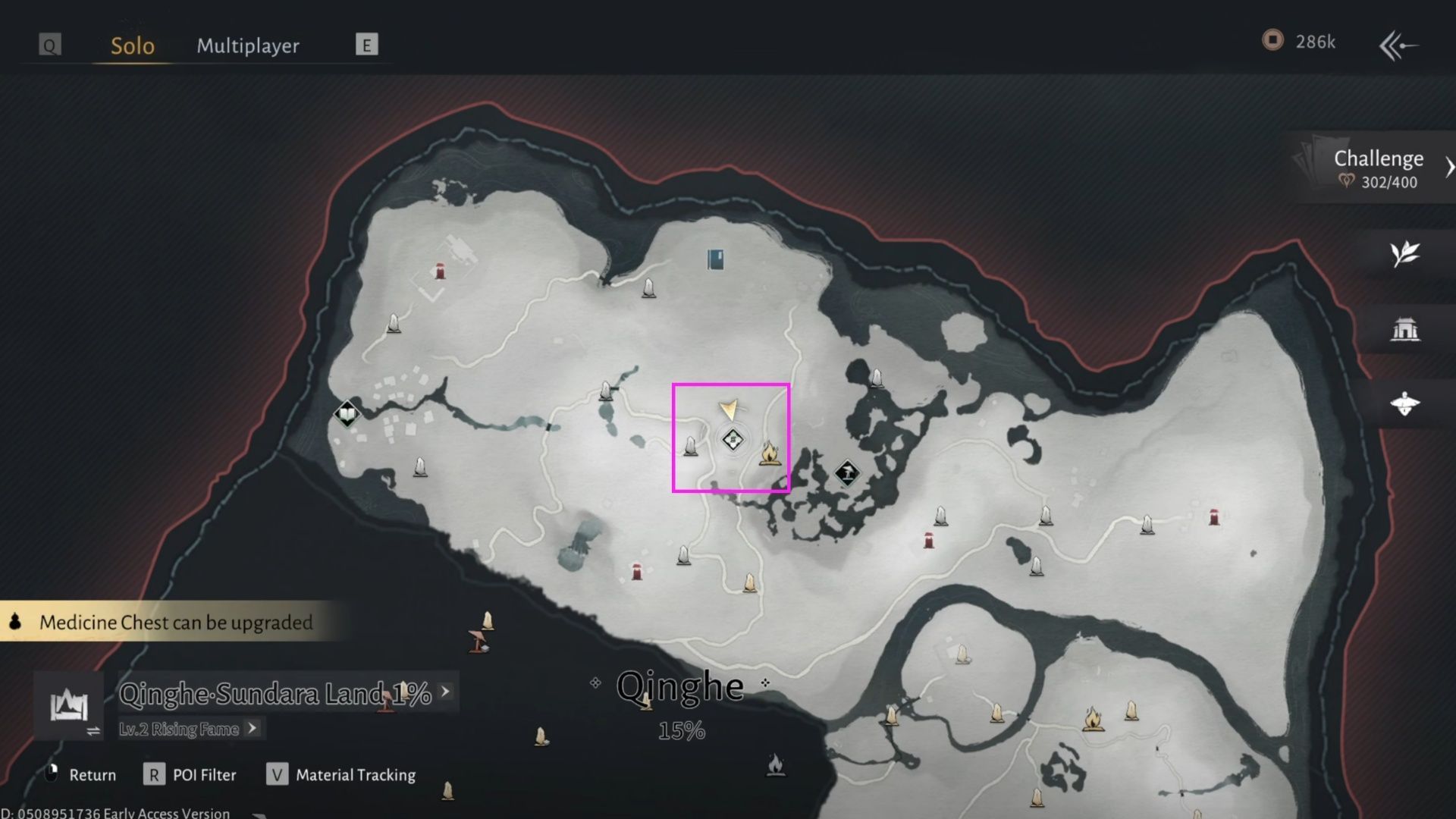Select the Solo tab
The image size is (1456, 819).
[x=131, y=45]
